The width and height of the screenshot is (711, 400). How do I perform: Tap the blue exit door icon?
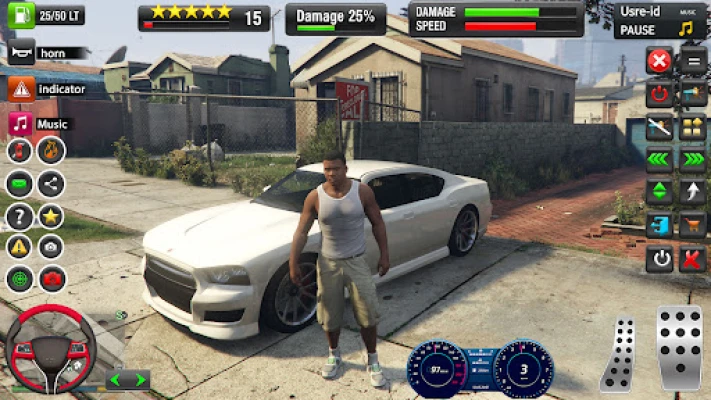(x=658, y=226)
